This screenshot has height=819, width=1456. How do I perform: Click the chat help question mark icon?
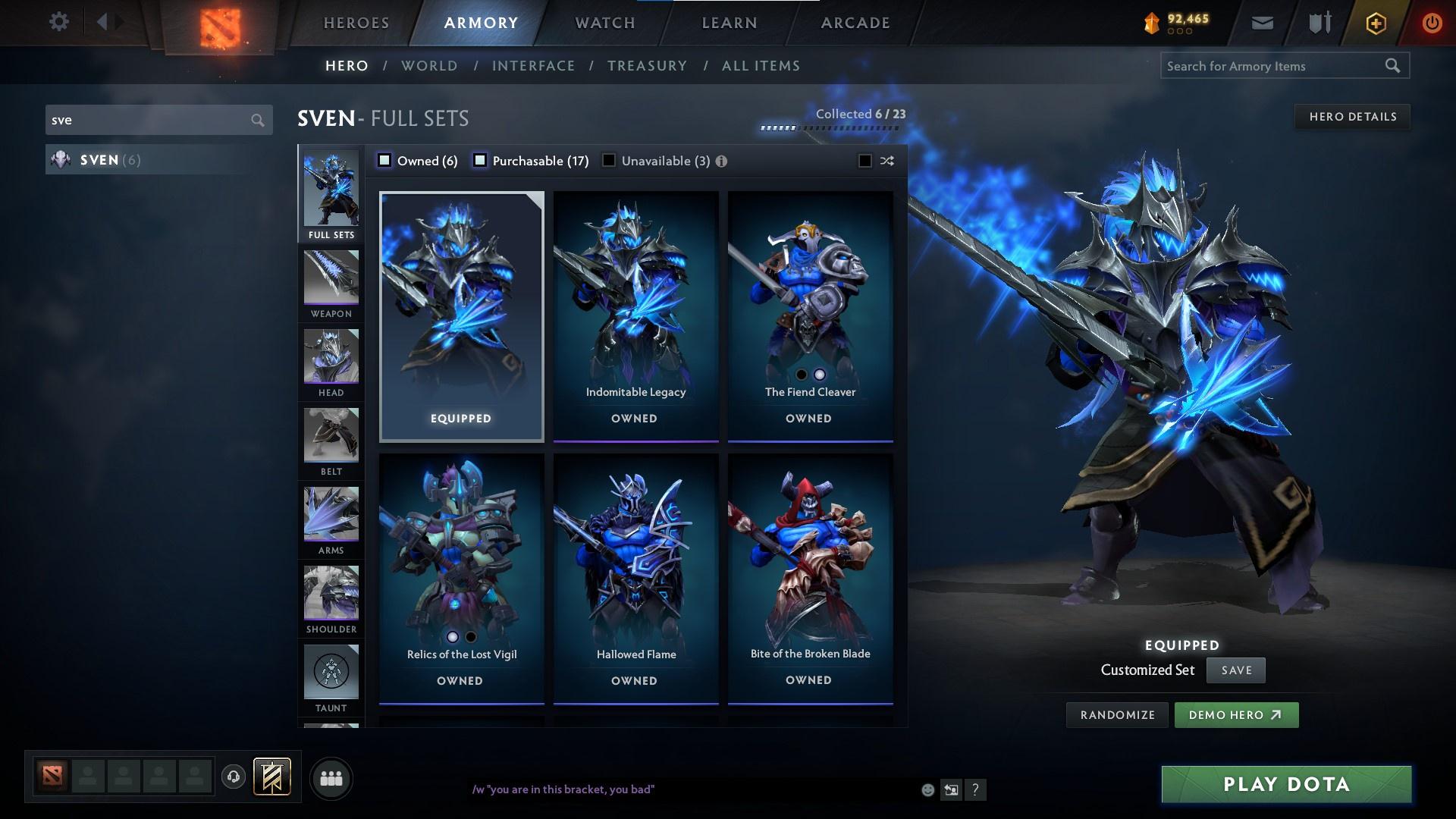coord(975,789)
